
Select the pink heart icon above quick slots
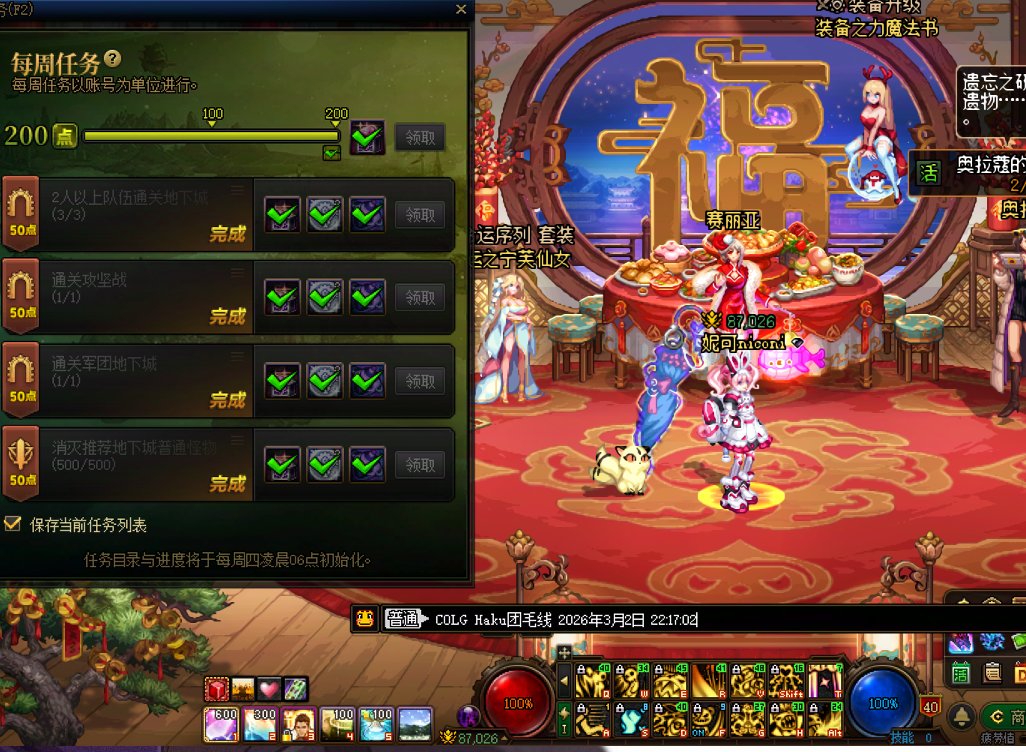pyautogui.click(x=270, y=689)
